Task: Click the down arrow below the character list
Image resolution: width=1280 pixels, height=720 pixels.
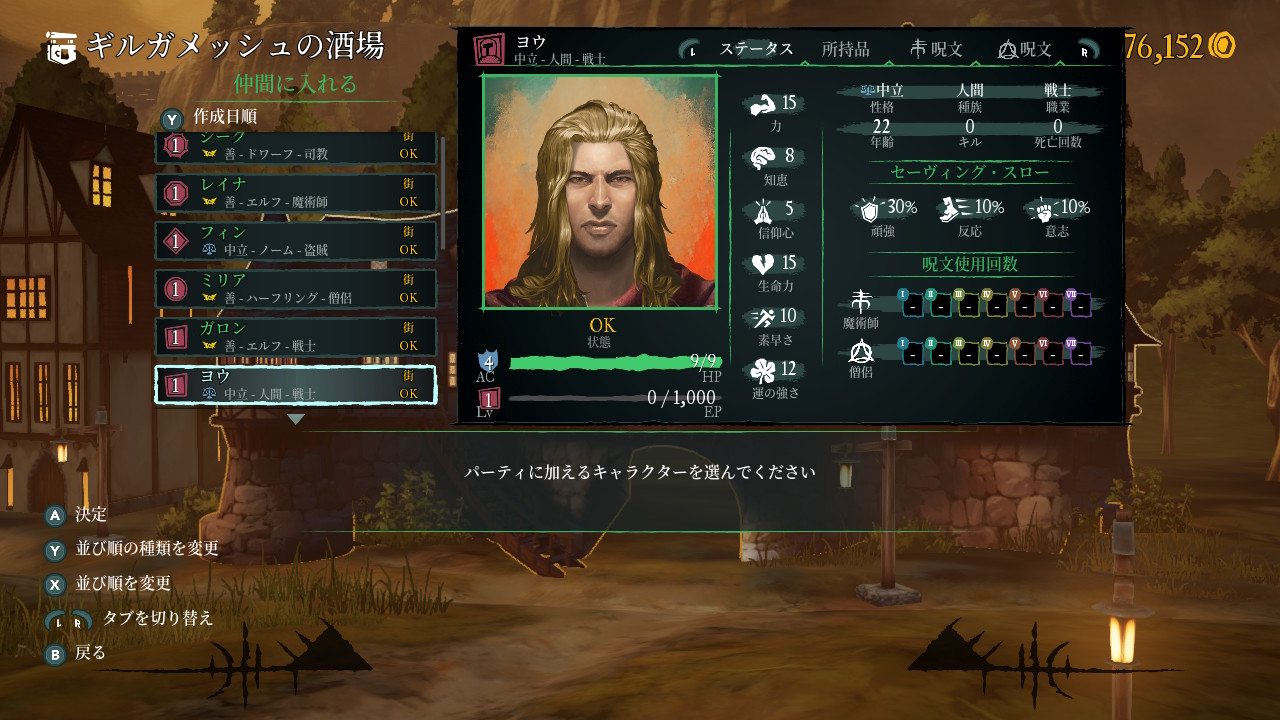Action: pos(295,419)
